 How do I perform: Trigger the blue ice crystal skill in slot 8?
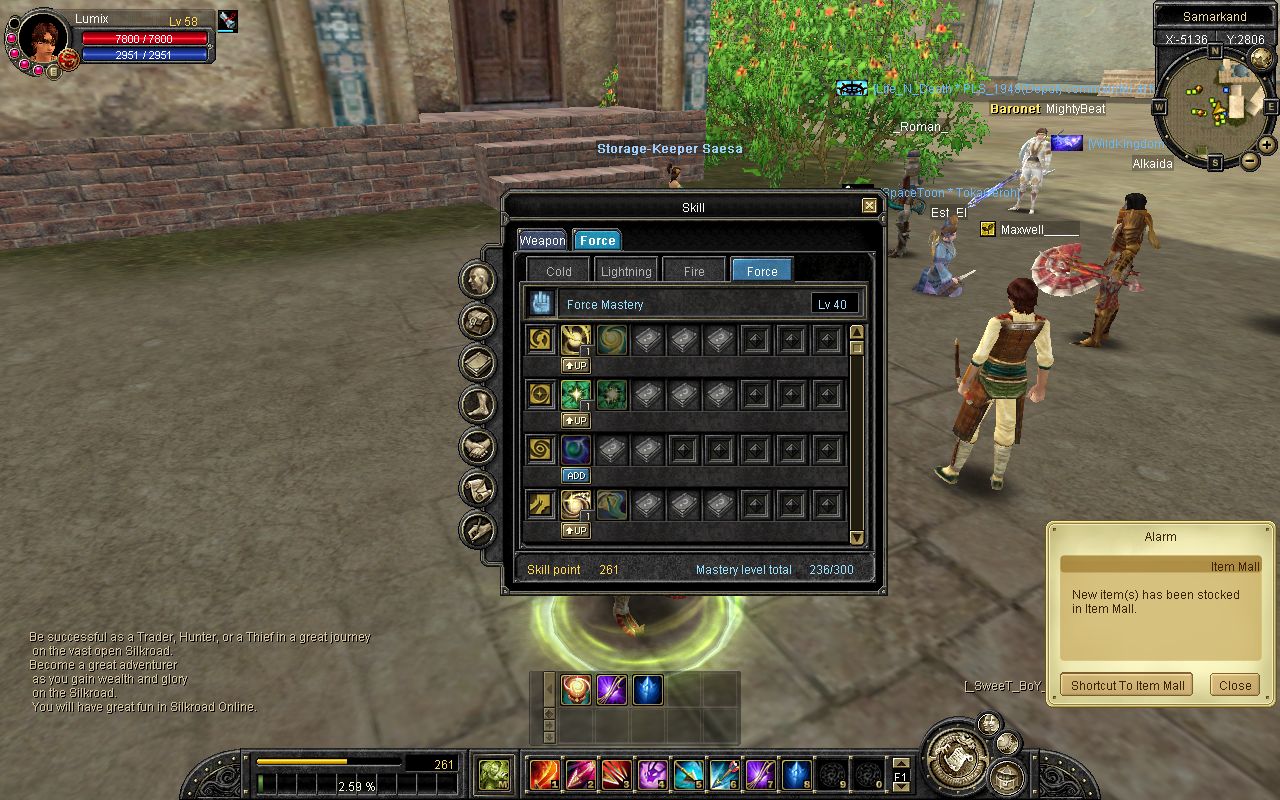click(796, 774)
